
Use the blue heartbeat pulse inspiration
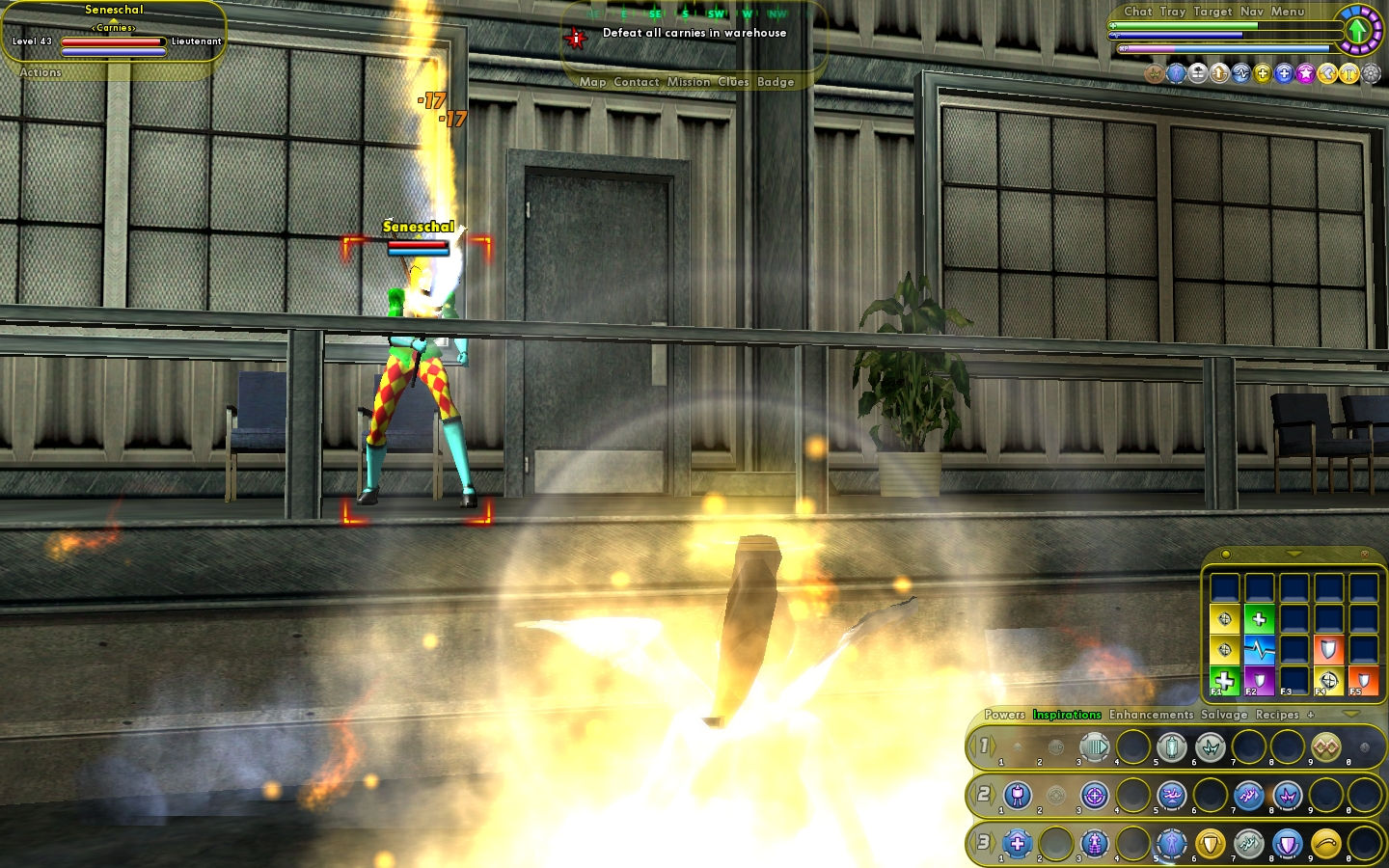coord(1259,649)
